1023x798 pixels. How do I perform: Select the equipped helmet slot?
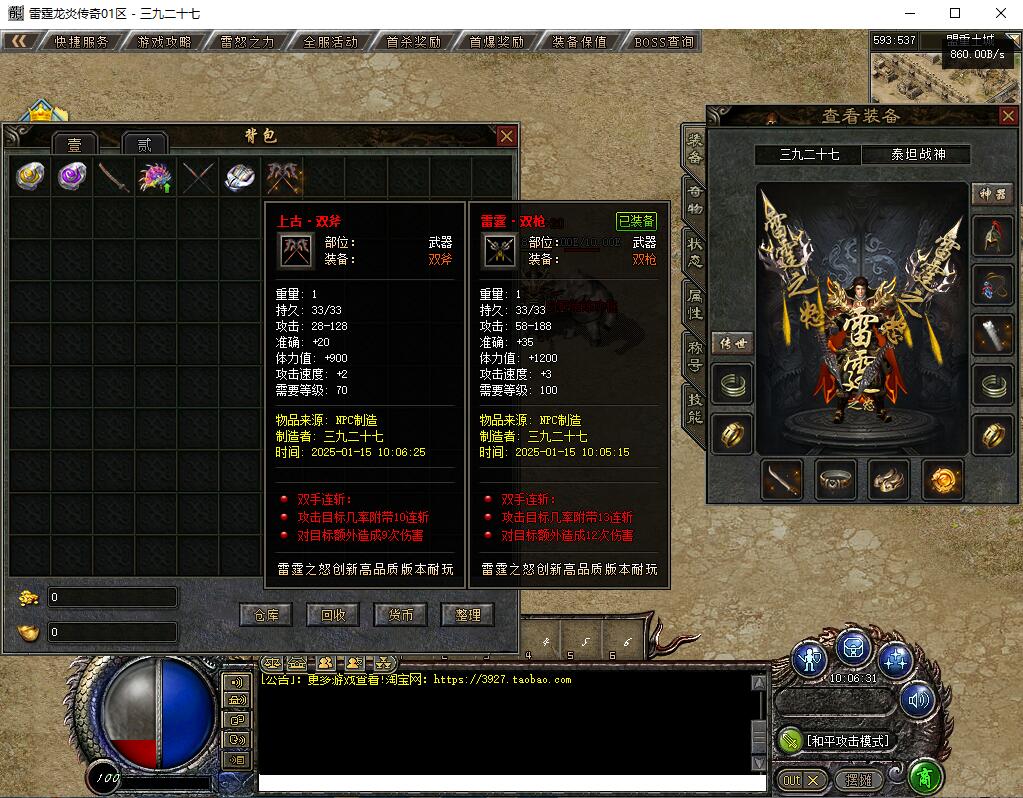(x=992, y=237)
